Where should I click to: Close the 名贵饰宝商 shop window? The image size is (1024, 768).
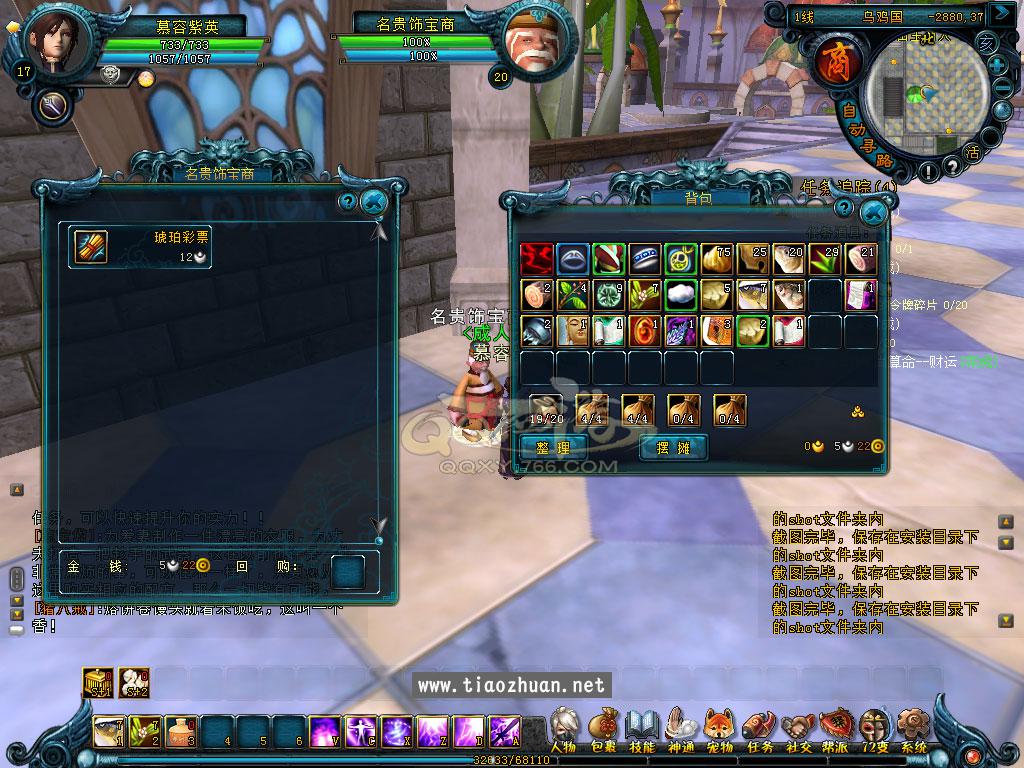click(x=374, y=201)
